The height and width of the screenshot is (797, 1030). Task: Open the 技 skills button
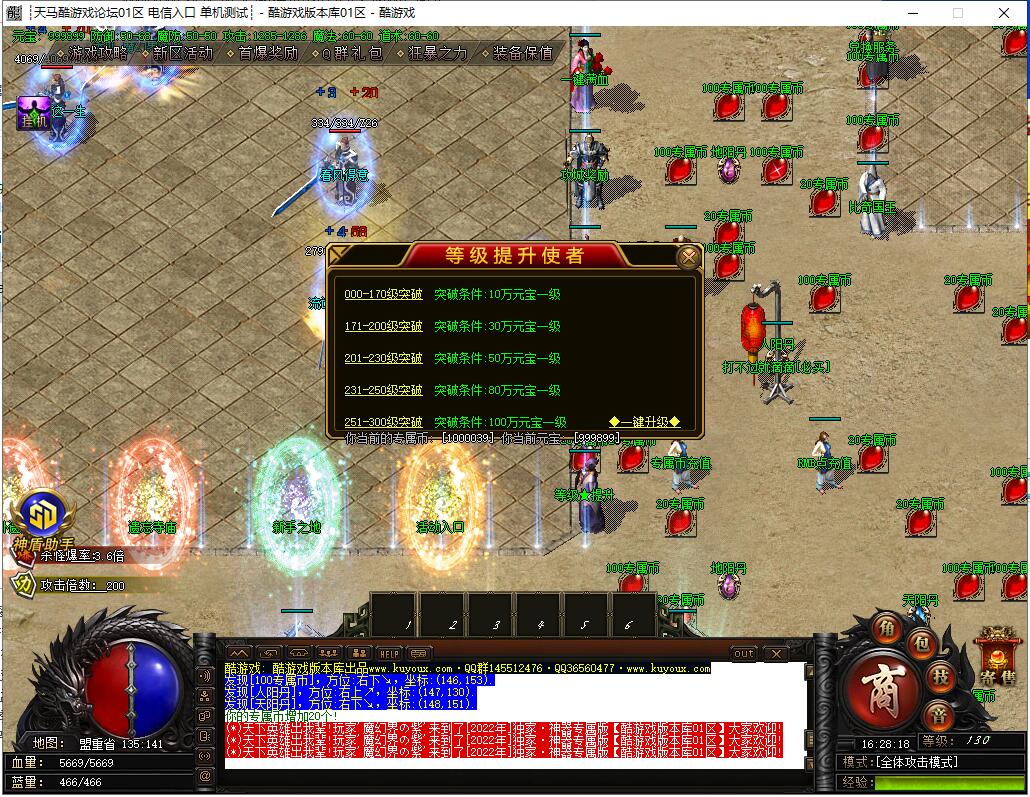[x=940, y=678]
